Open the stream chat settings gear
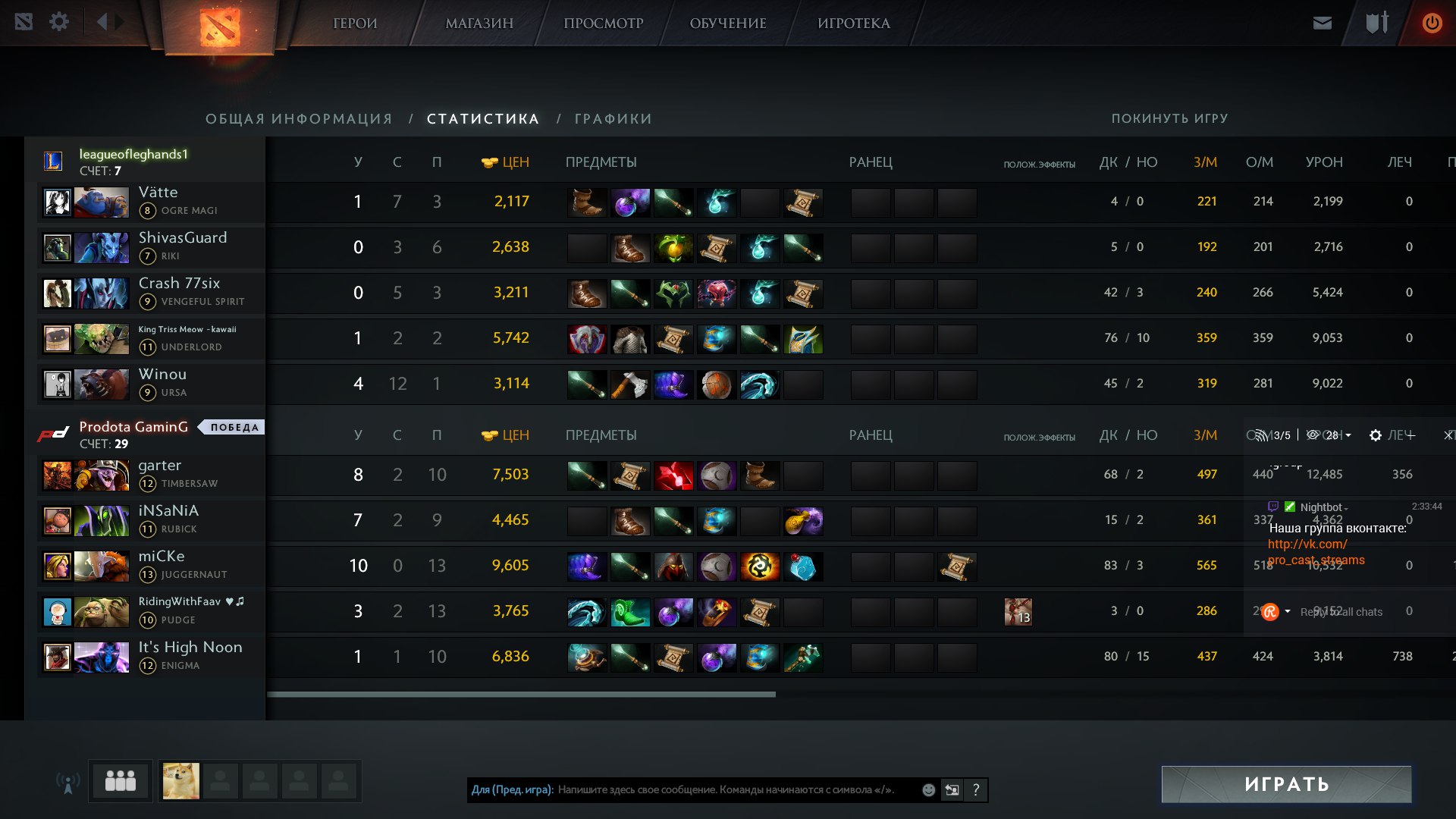1456x819 pixels. 1375,435
